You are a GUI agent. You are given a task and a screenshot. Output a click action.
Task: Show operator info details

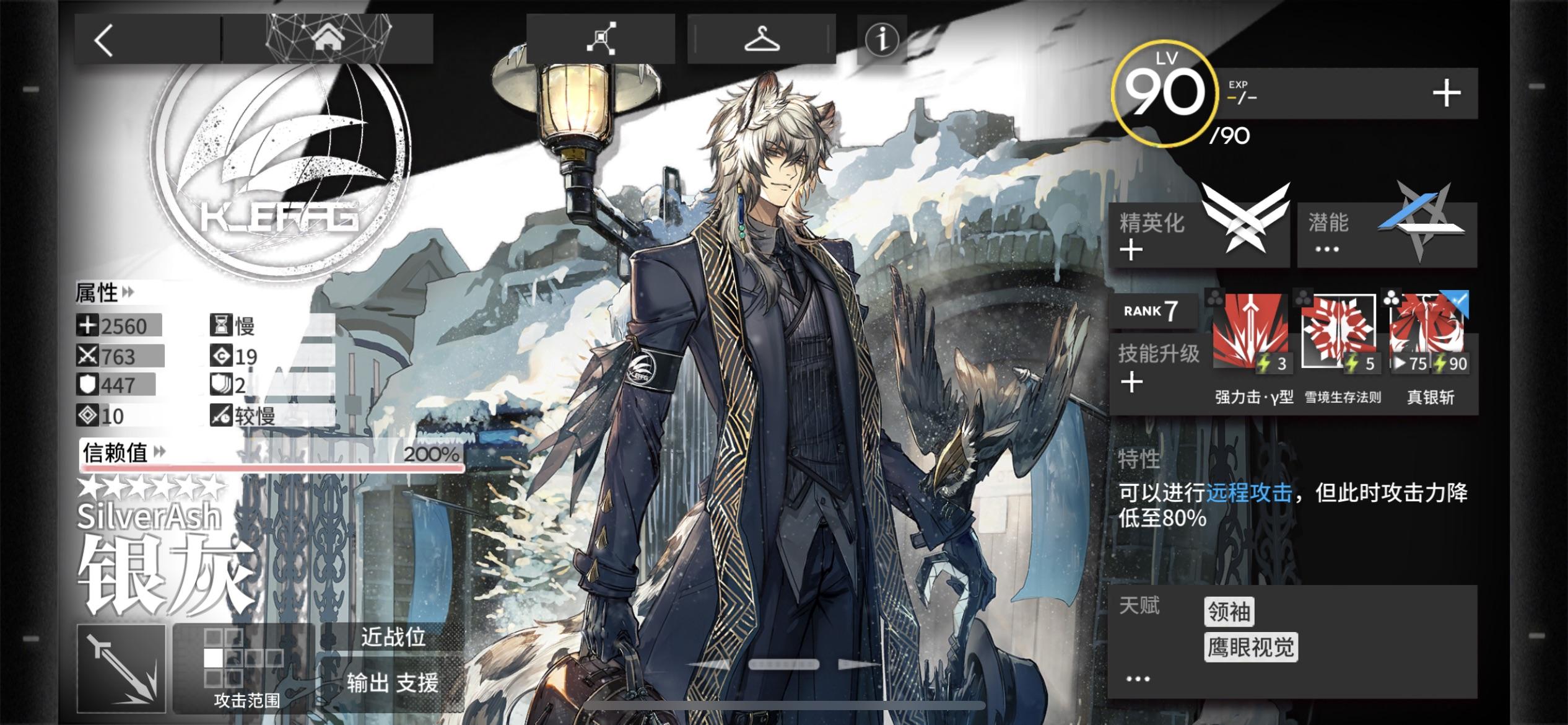(x=881, y=39)
